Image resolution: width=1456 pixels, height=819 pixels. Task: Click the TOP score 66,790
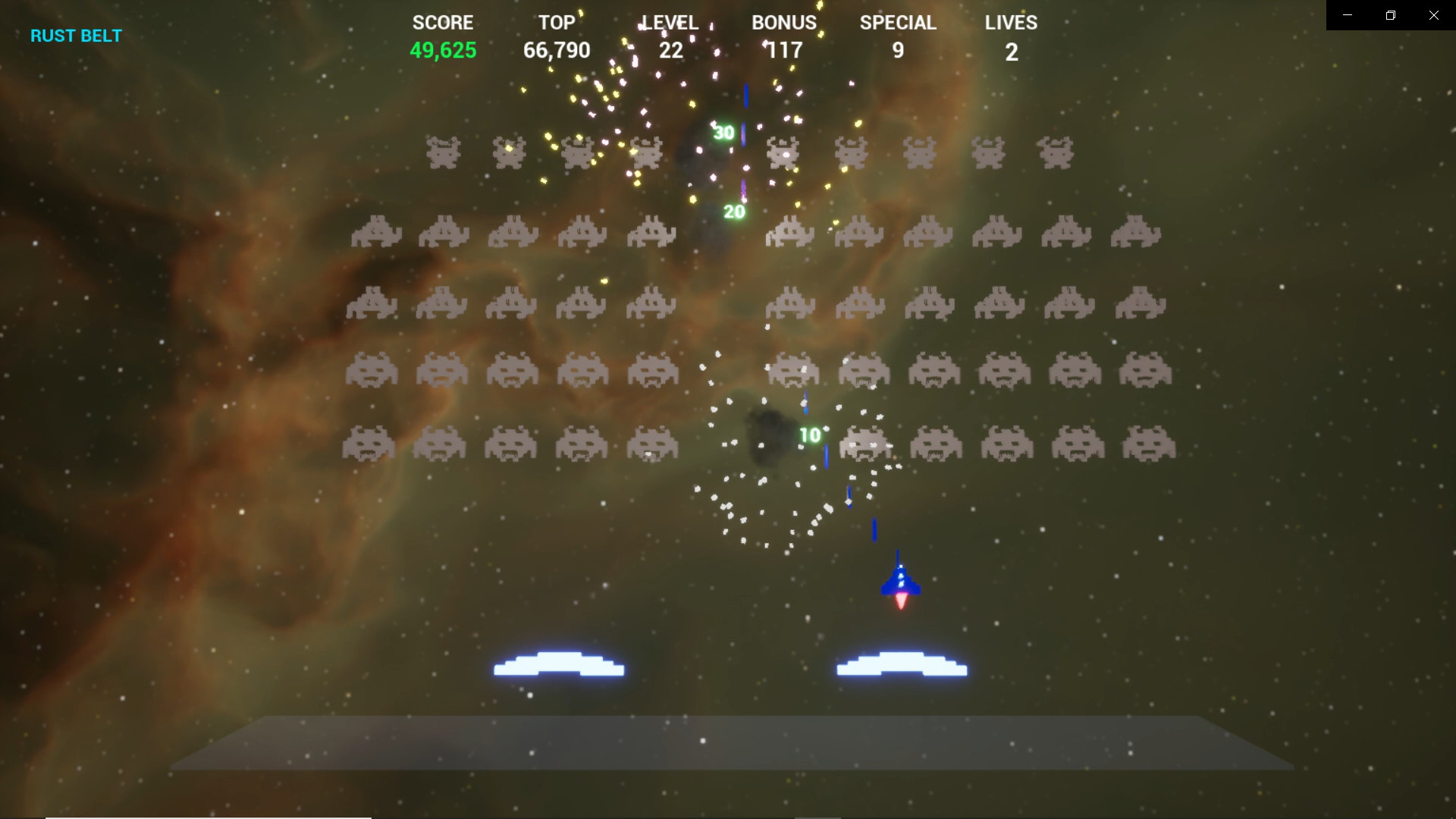point(558,50)
